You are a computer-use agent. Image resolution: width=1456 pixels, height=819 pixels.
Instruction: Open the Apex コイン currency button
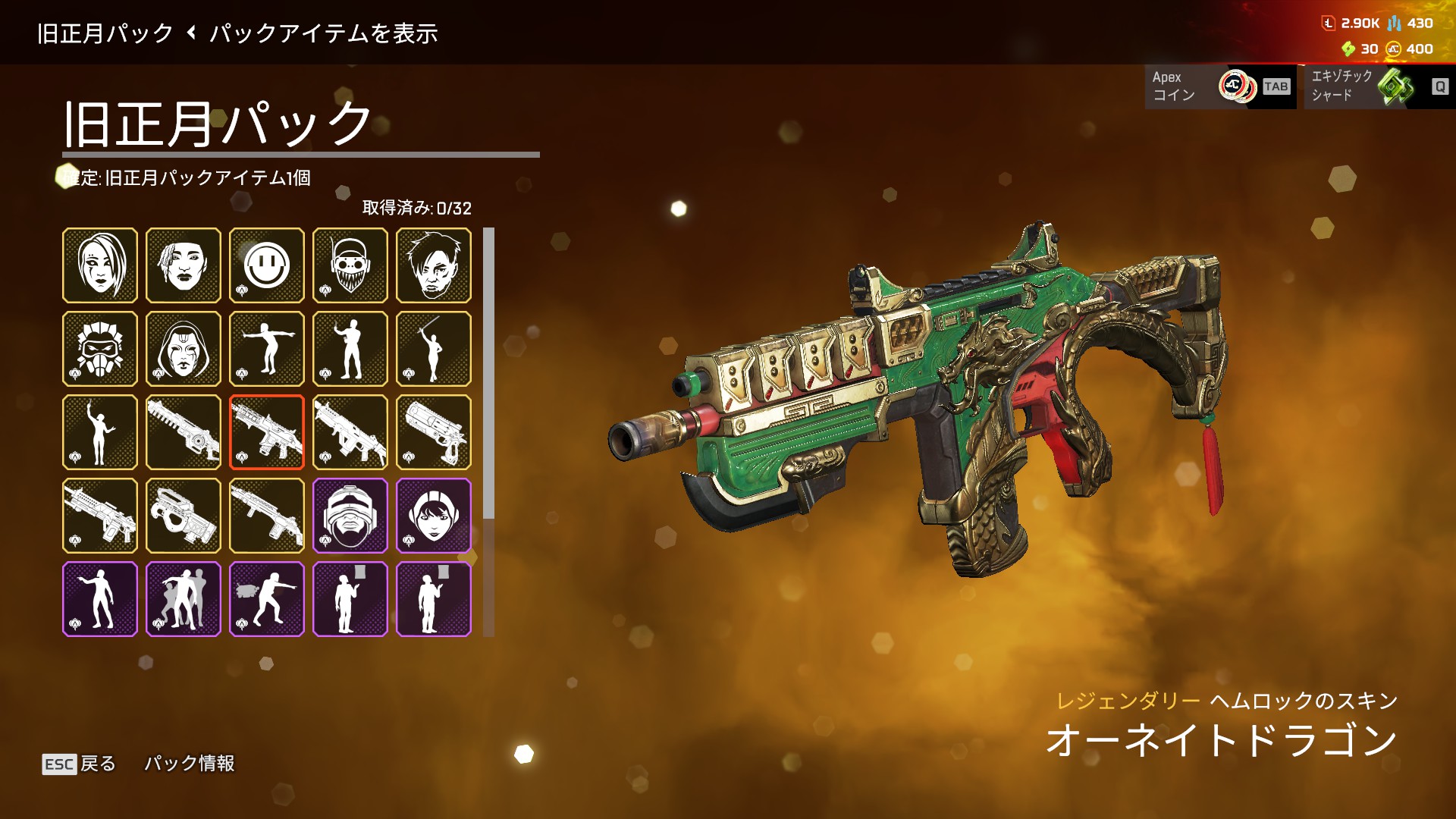[x=1220, y=86]
